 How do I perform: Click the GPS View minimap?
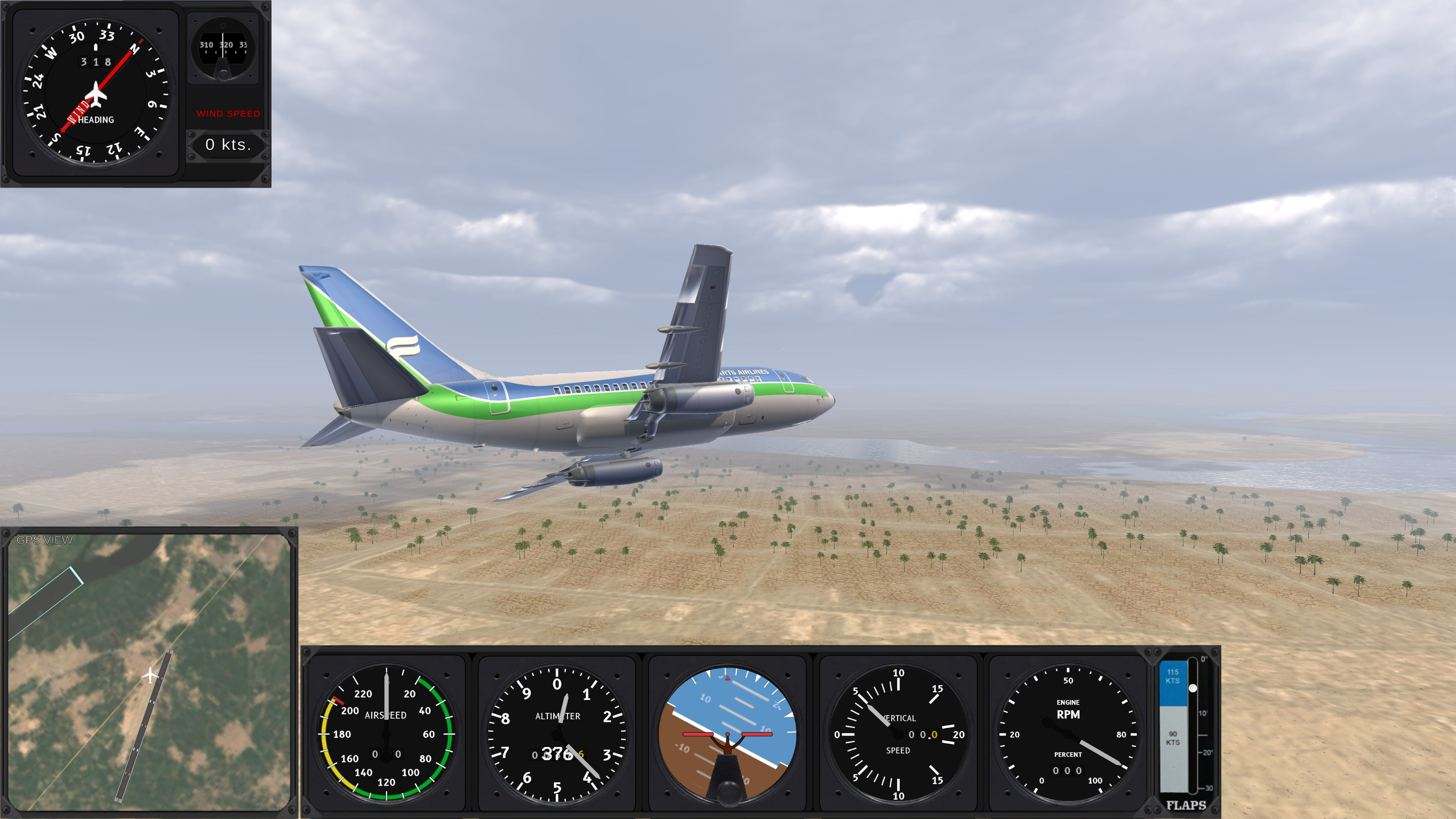(149, 672)
